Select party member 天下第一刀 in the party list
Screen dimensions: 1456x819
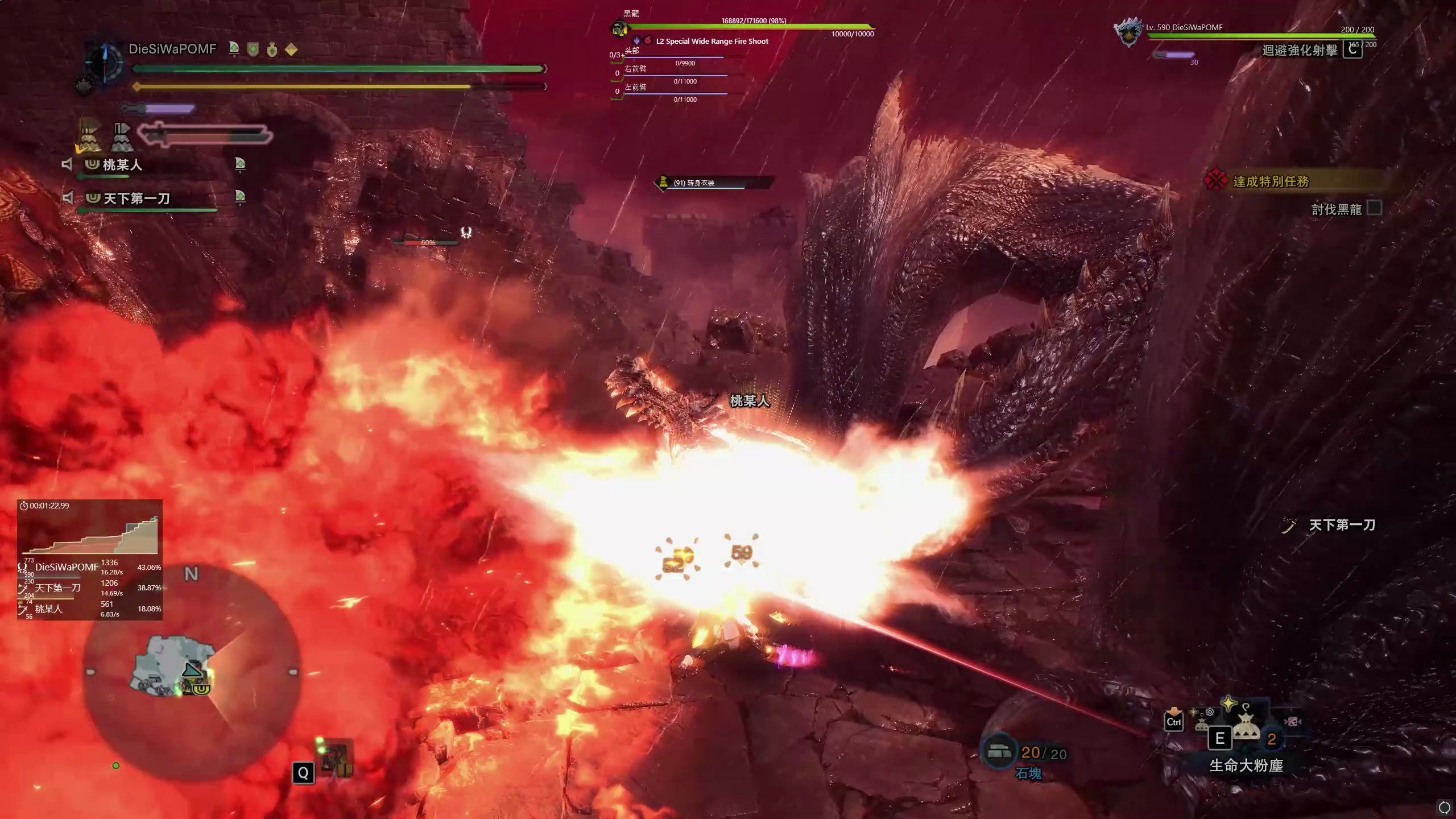(136, 198)
